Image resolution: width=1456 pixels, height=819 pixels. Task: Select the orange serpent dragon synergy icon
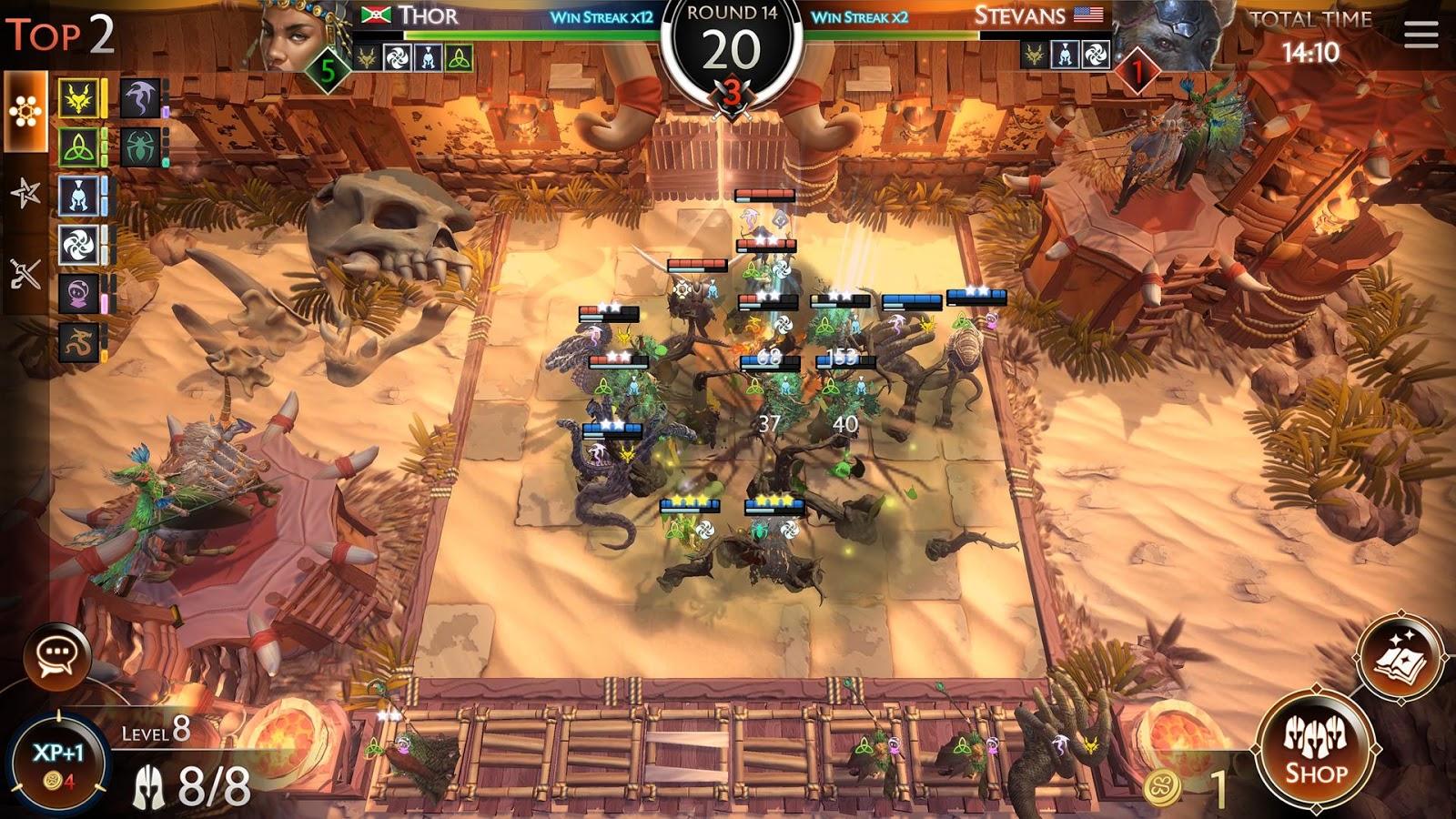(x=79, y=343)
